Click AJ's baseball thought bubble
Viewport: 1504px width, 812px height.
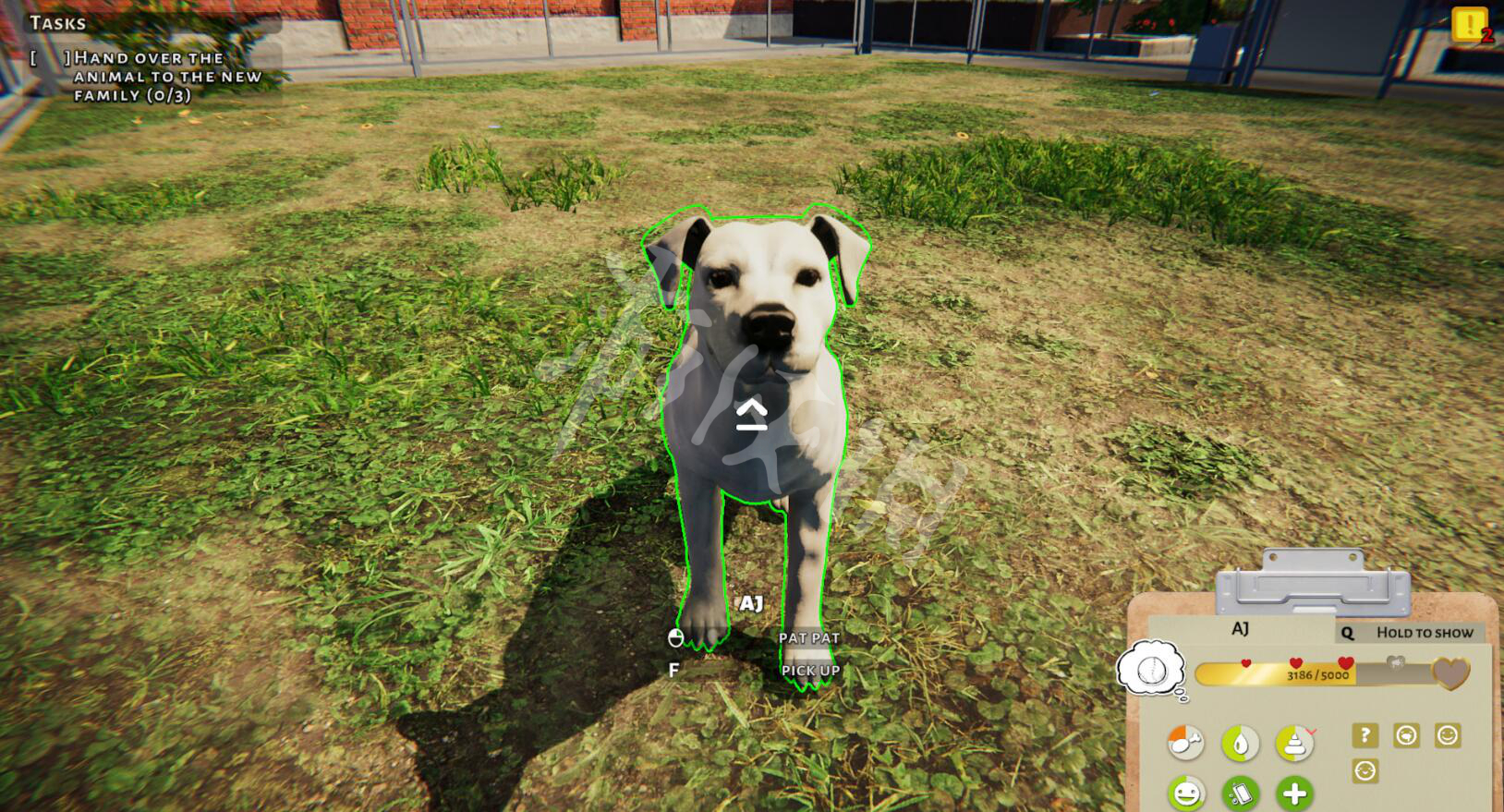tap(1151, 668)
